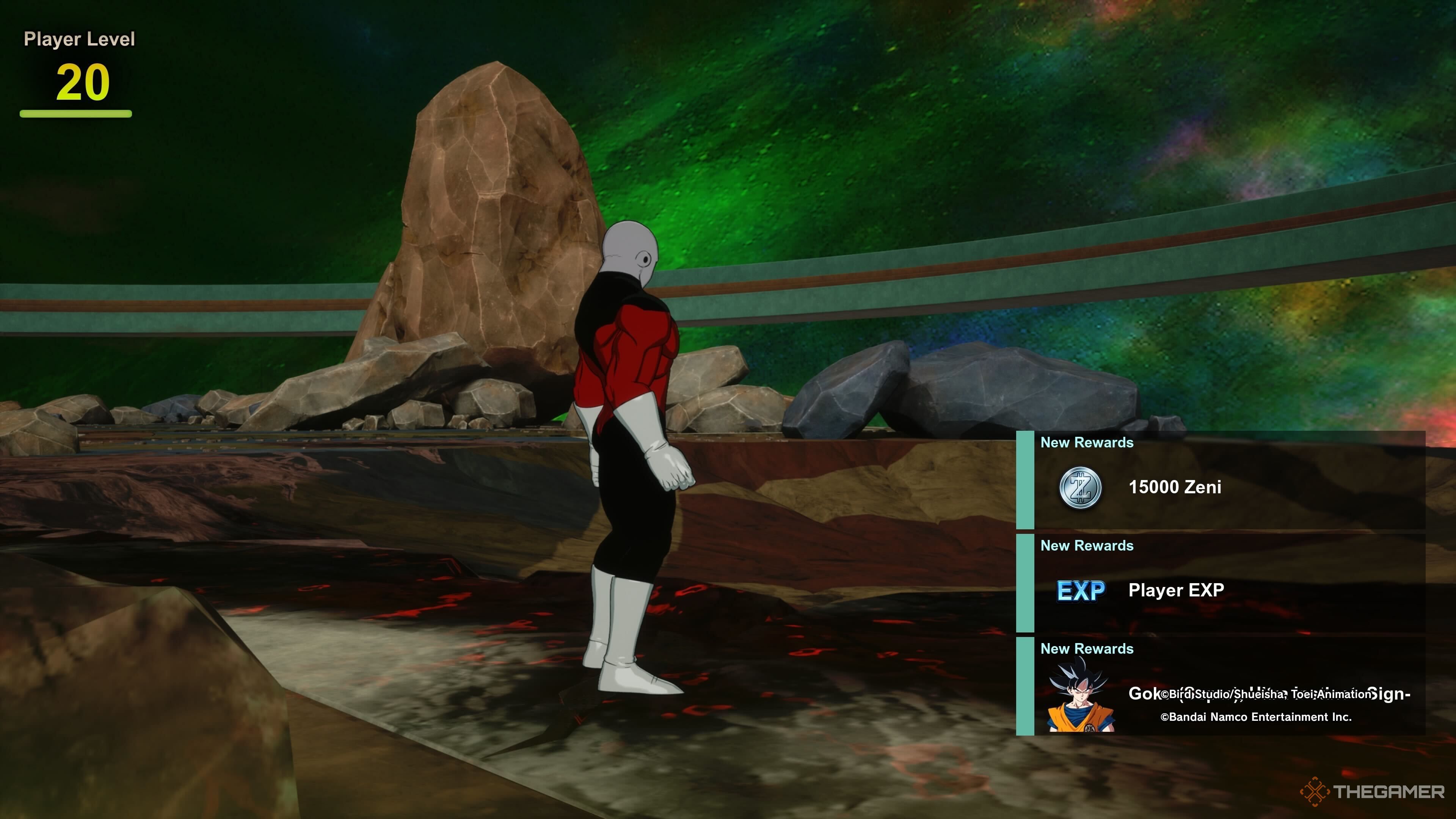Click the blue EXP icon

click(x=1081, y=591)
